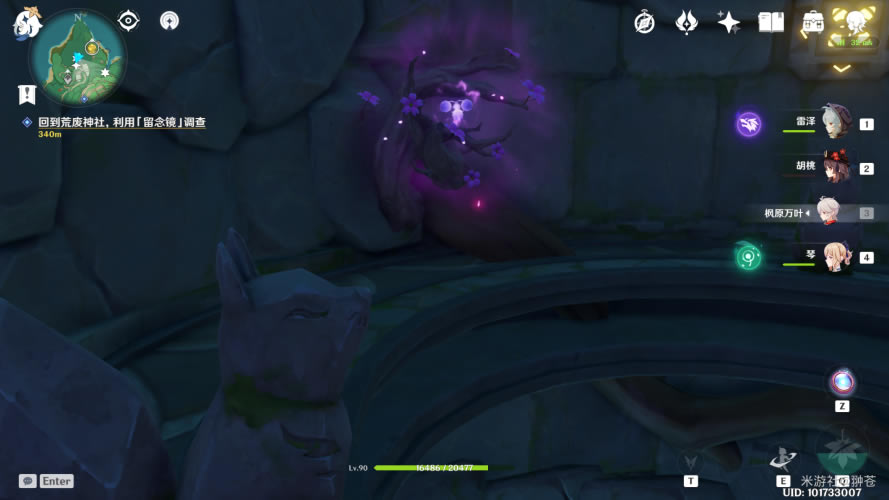
Task: Activate the Elemental Skill icon
Action: pos(783,458)
